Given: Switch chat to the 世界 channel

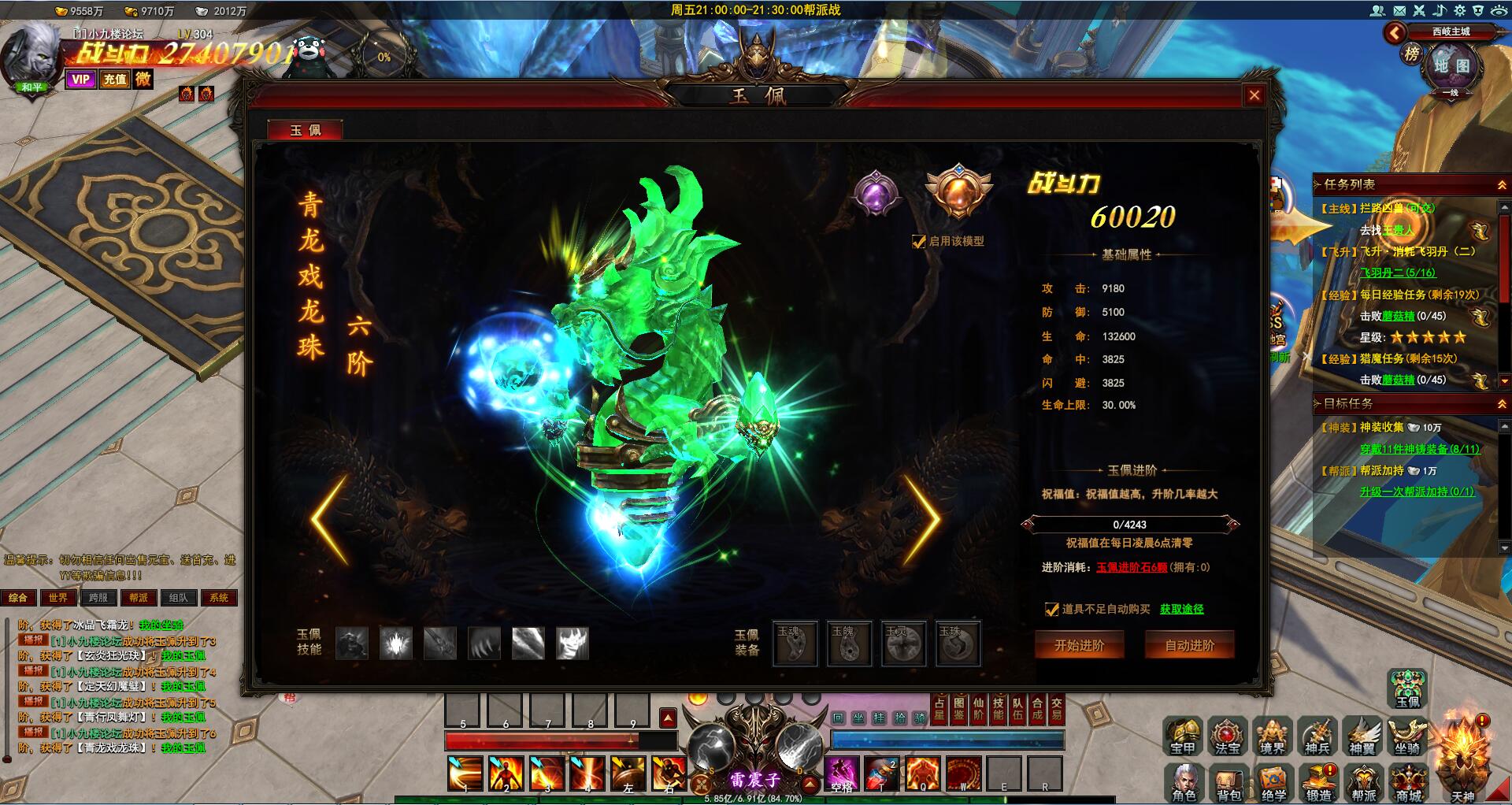Looking at the screenshot, I should 58,598.
